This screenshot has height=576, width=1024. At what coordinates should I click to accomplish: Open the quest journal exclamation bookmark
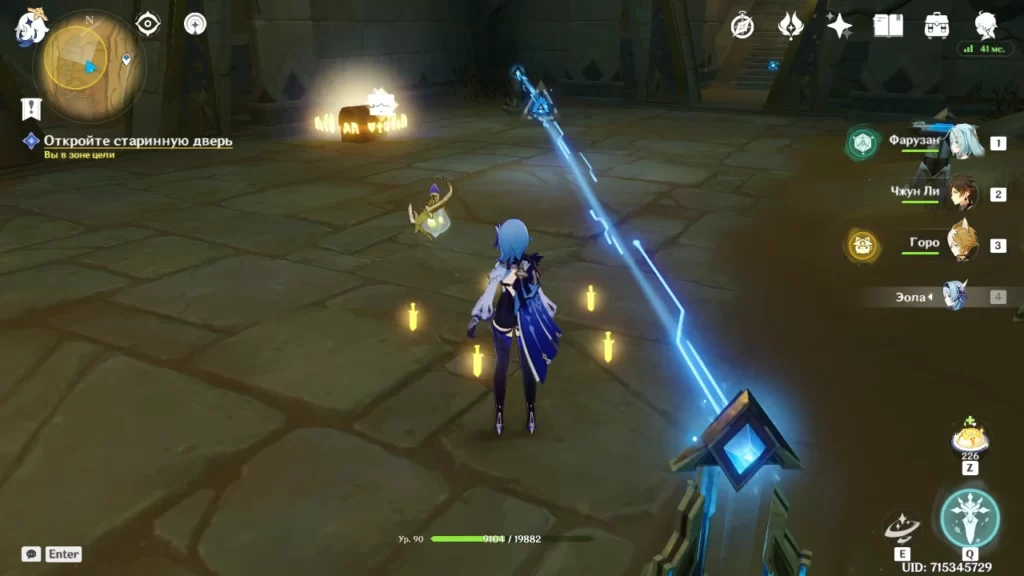click(31, 109)
